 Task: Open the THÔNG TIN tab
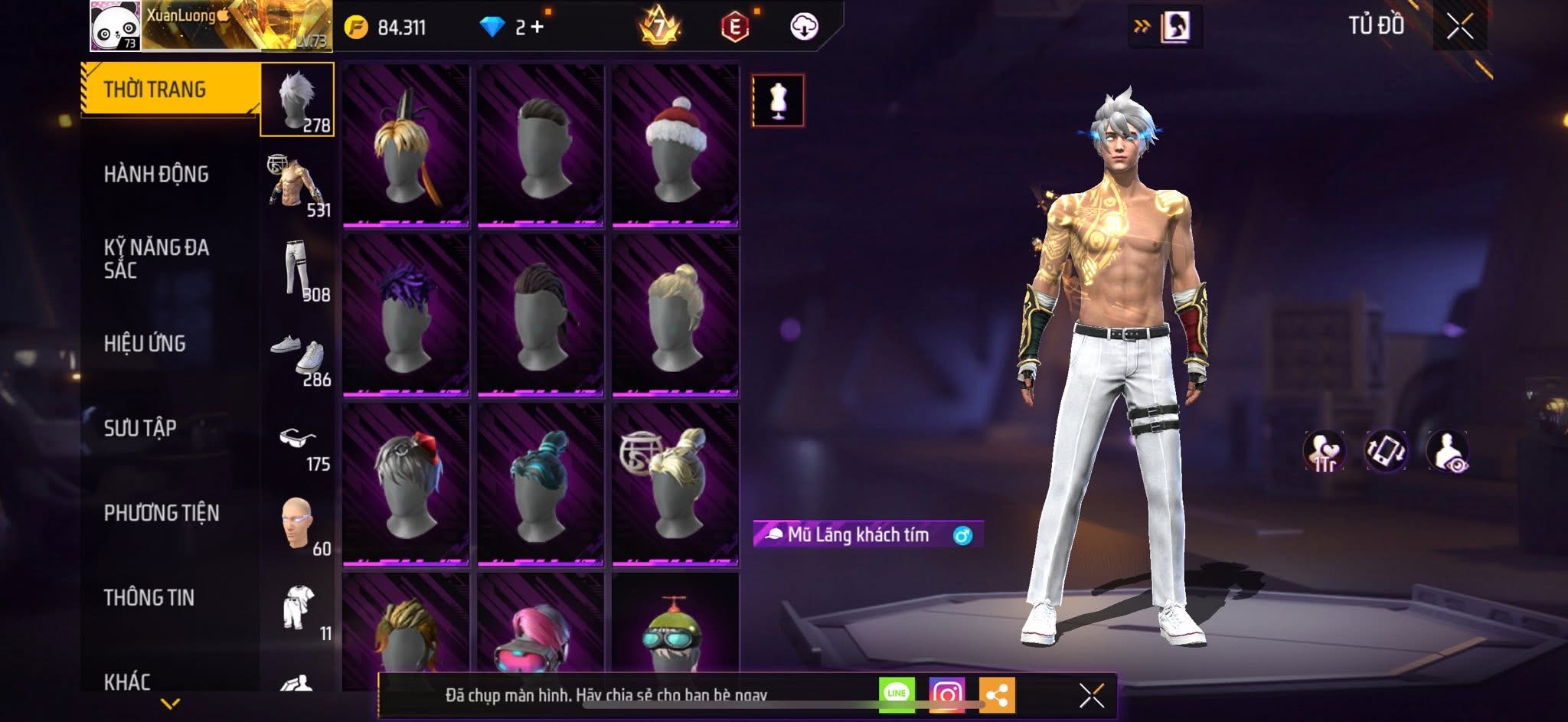pyautogui.click(x=149, y=597)
